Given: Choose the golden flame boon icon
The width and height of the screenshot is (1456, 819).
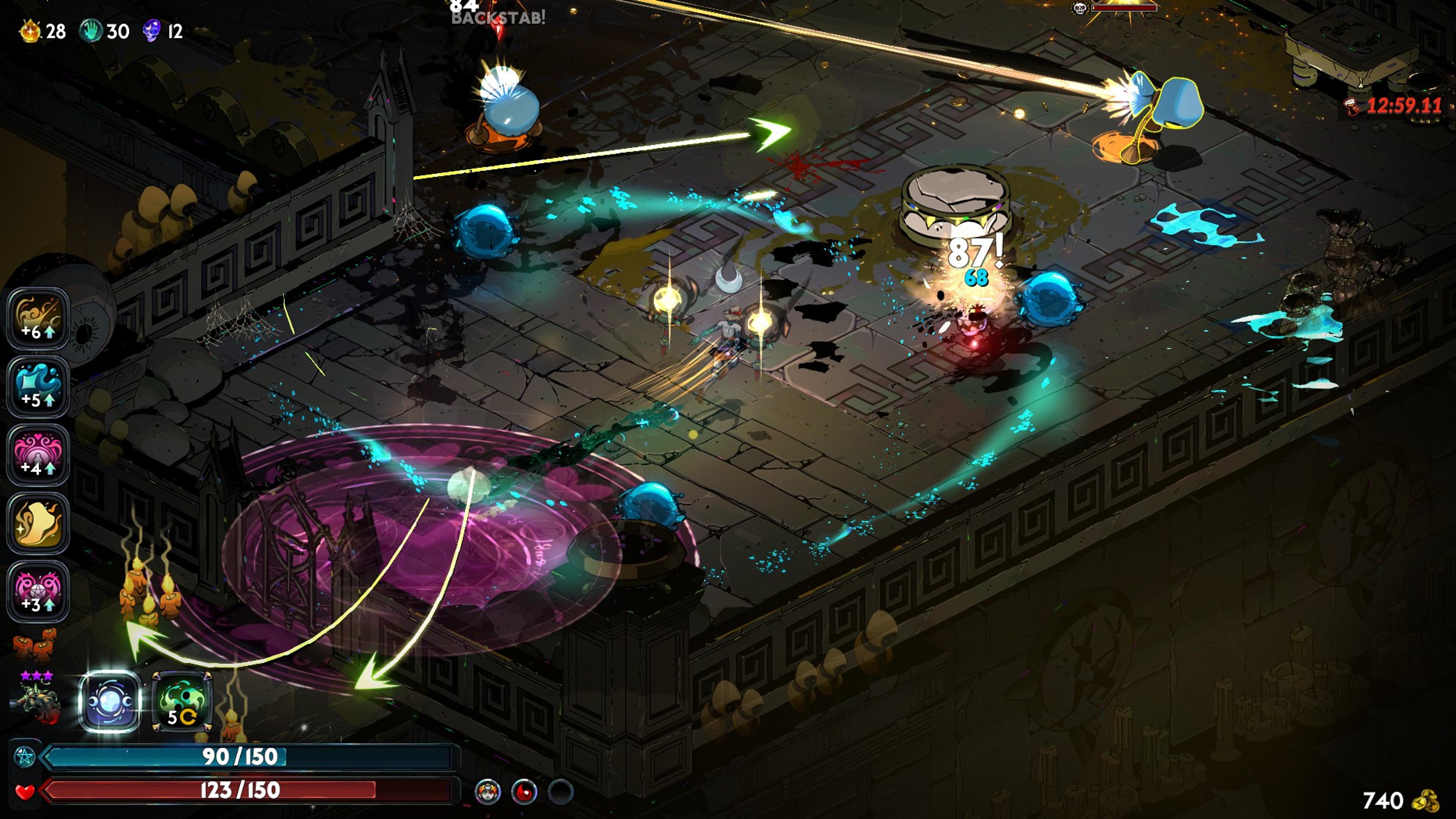Looking at the screenshot, I should 38,523.
